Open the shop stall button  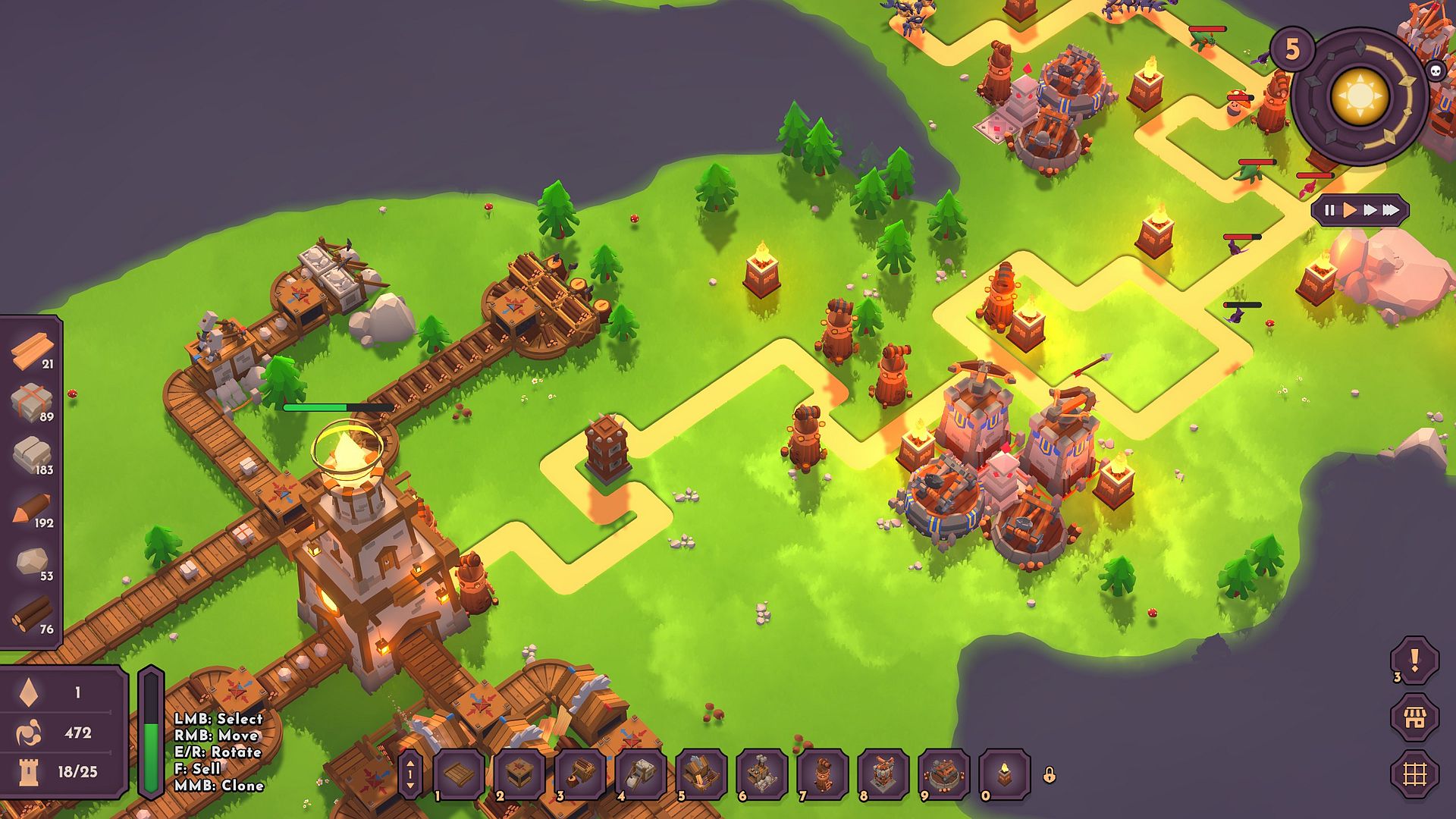pyautogui.click(x=1414, y=717)
